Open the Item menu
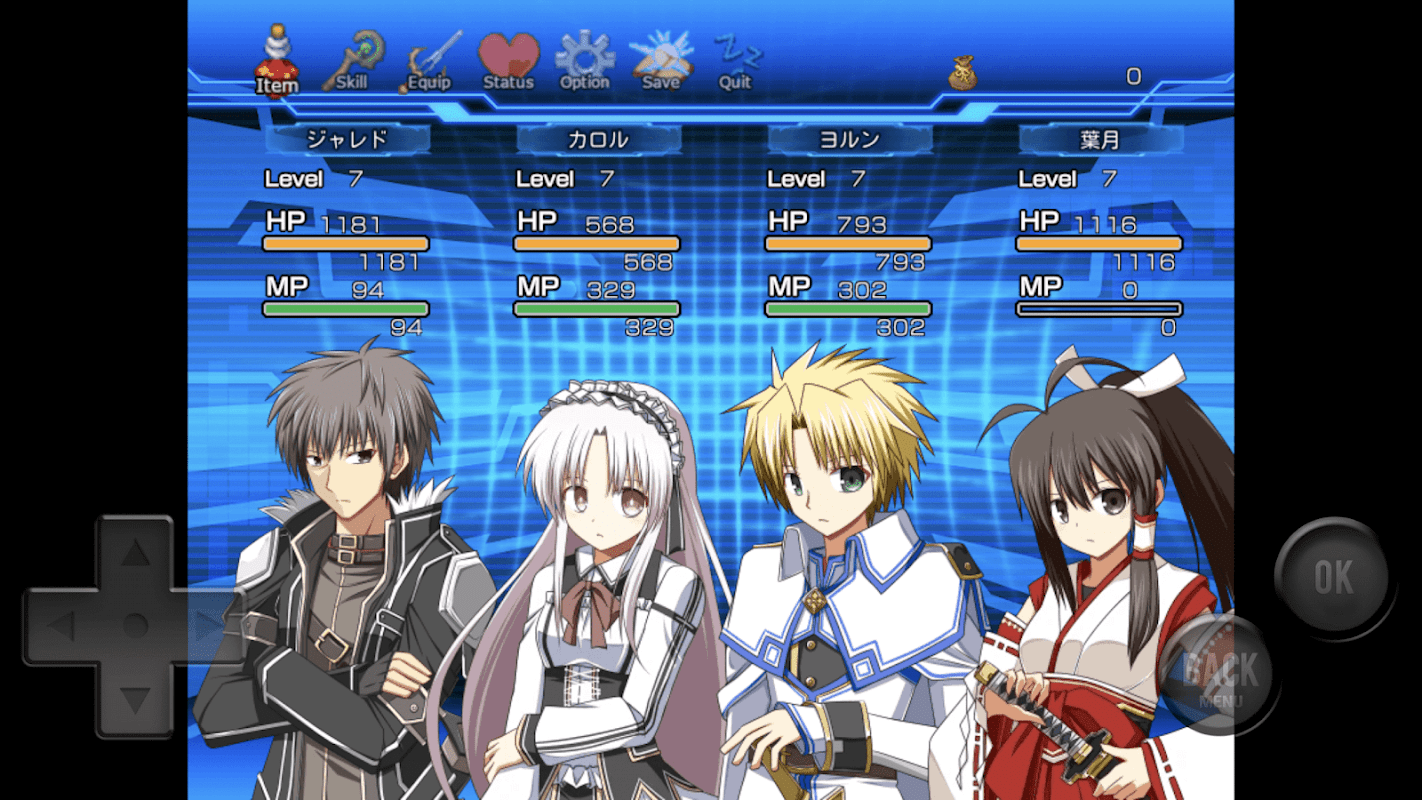 point(276,62)
